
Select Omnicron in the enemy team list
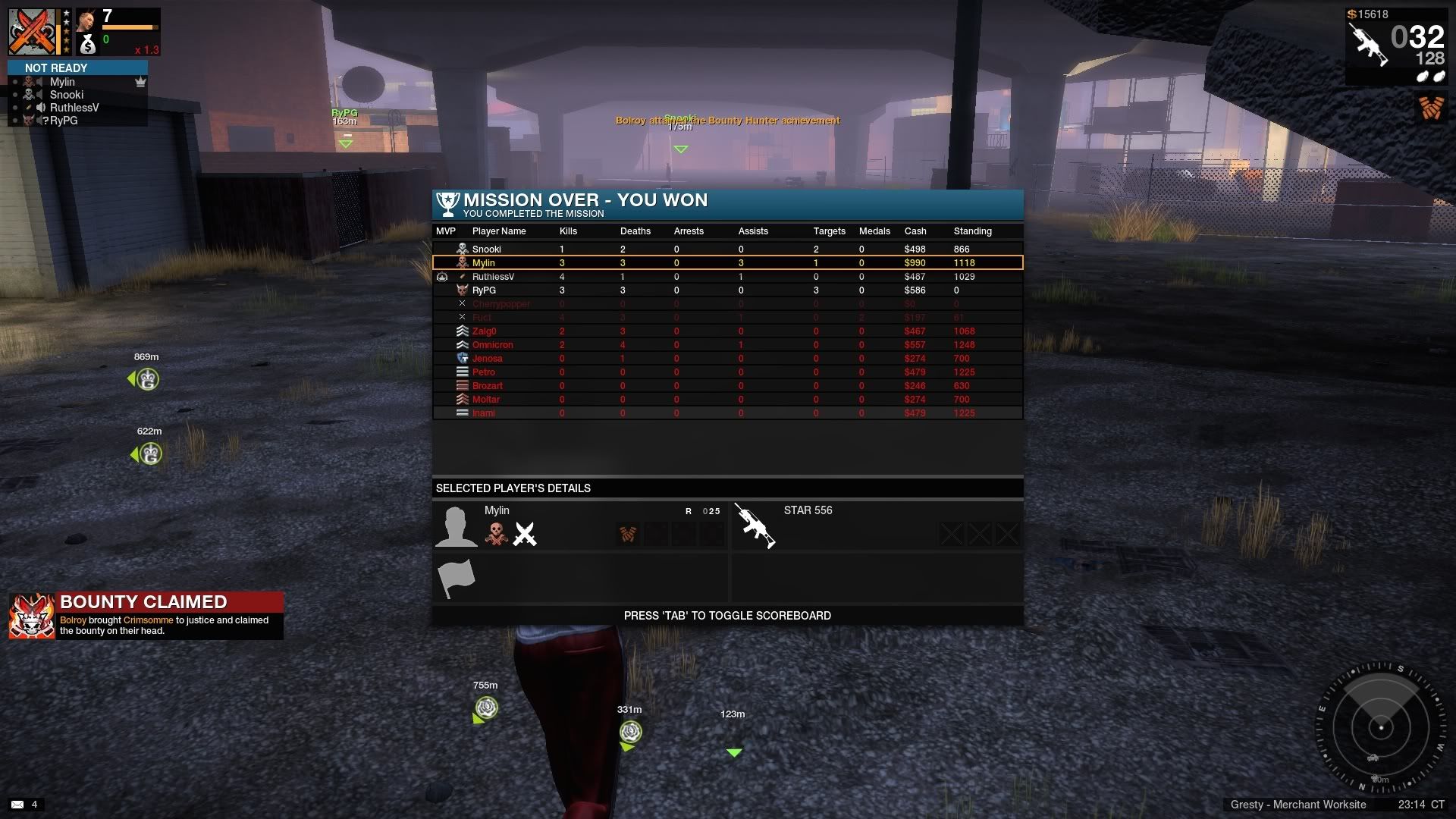pos(492,345)
